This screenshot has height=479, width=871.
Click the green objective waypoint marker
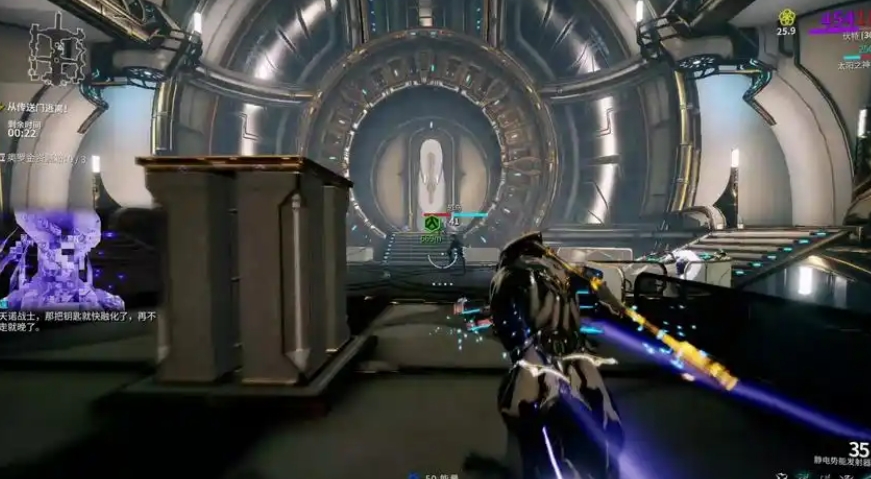pyautogui.click(x=432, y=227)
